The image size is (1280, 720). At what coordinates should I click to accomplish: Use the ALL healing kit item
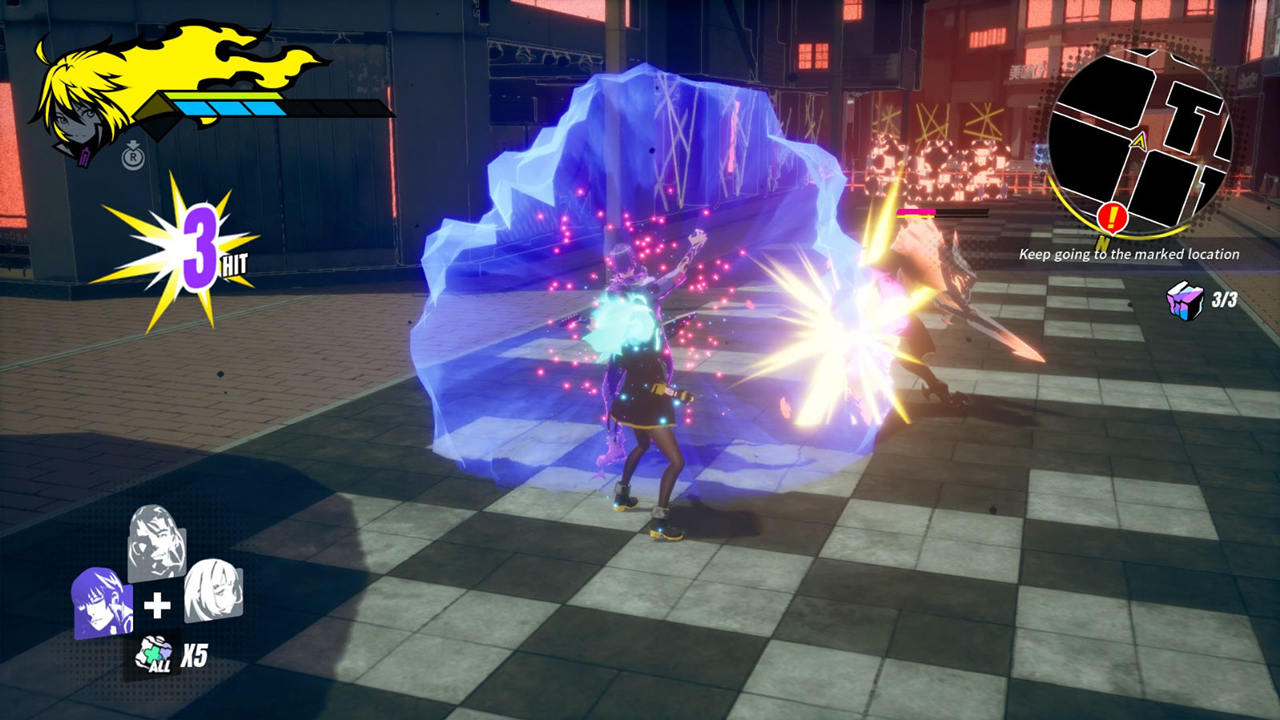pyautogui.click(x=153, y=654)
